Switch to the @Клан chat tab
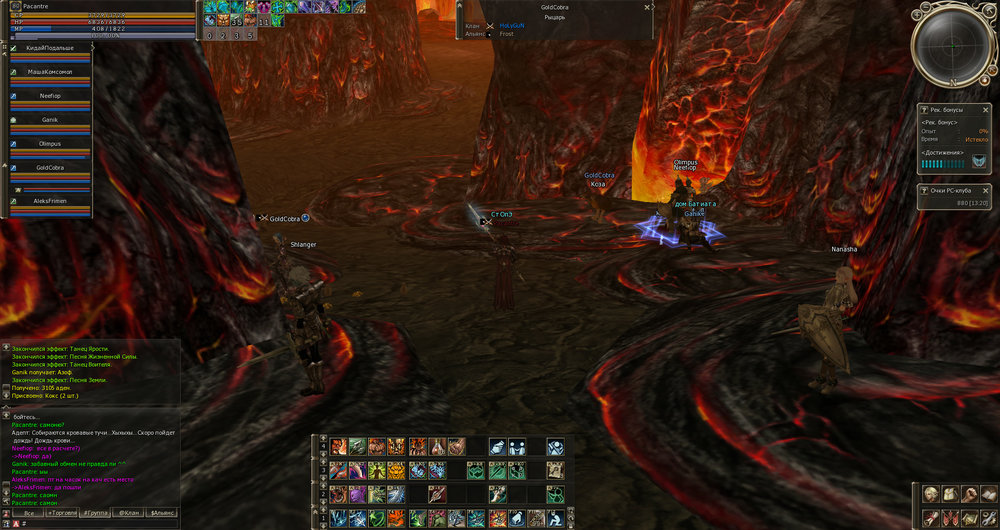 point(128,512)
